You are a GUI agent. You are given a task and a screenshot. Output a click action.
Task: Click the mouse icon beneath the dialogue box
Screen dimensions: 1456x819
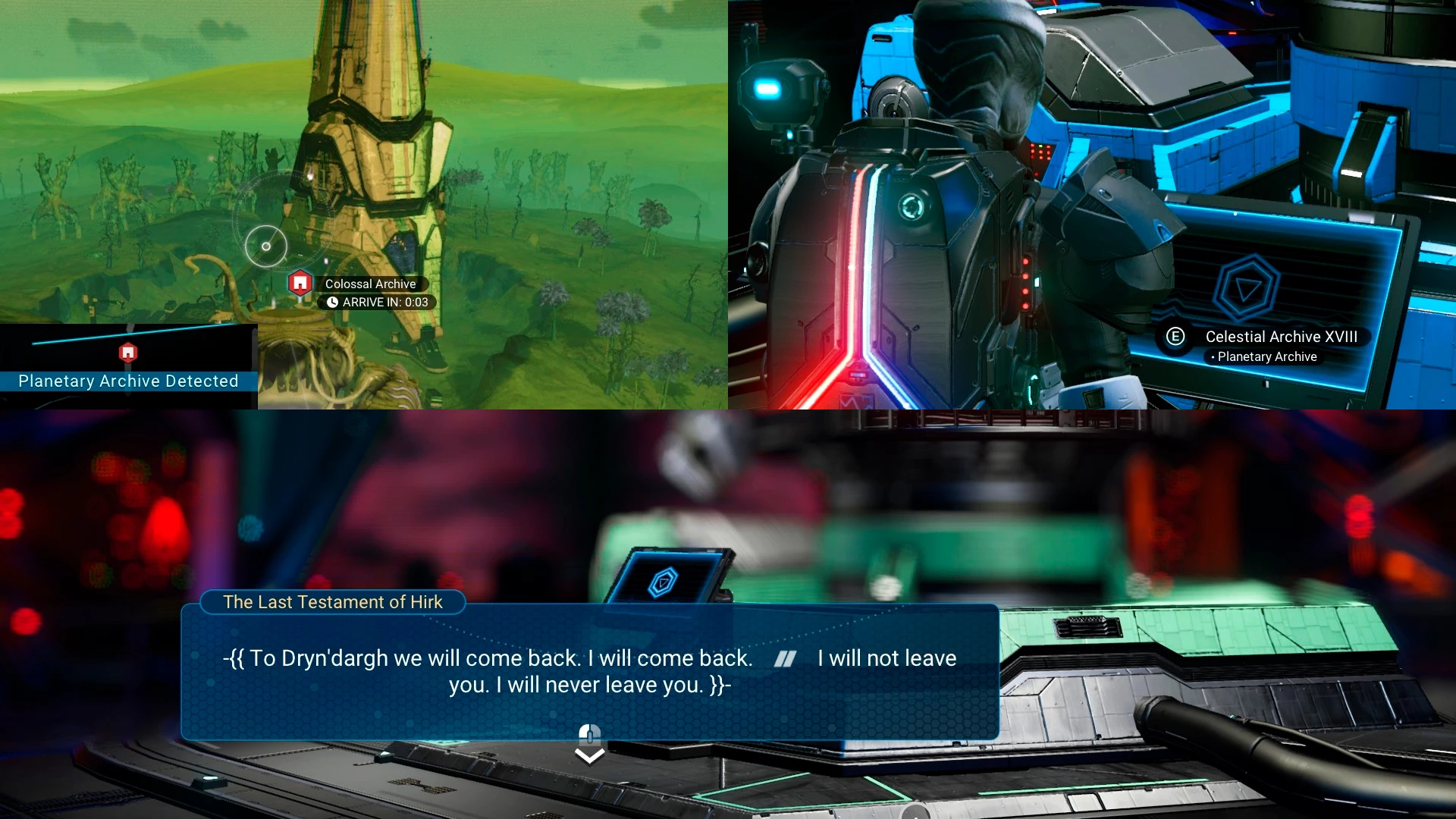589,733
